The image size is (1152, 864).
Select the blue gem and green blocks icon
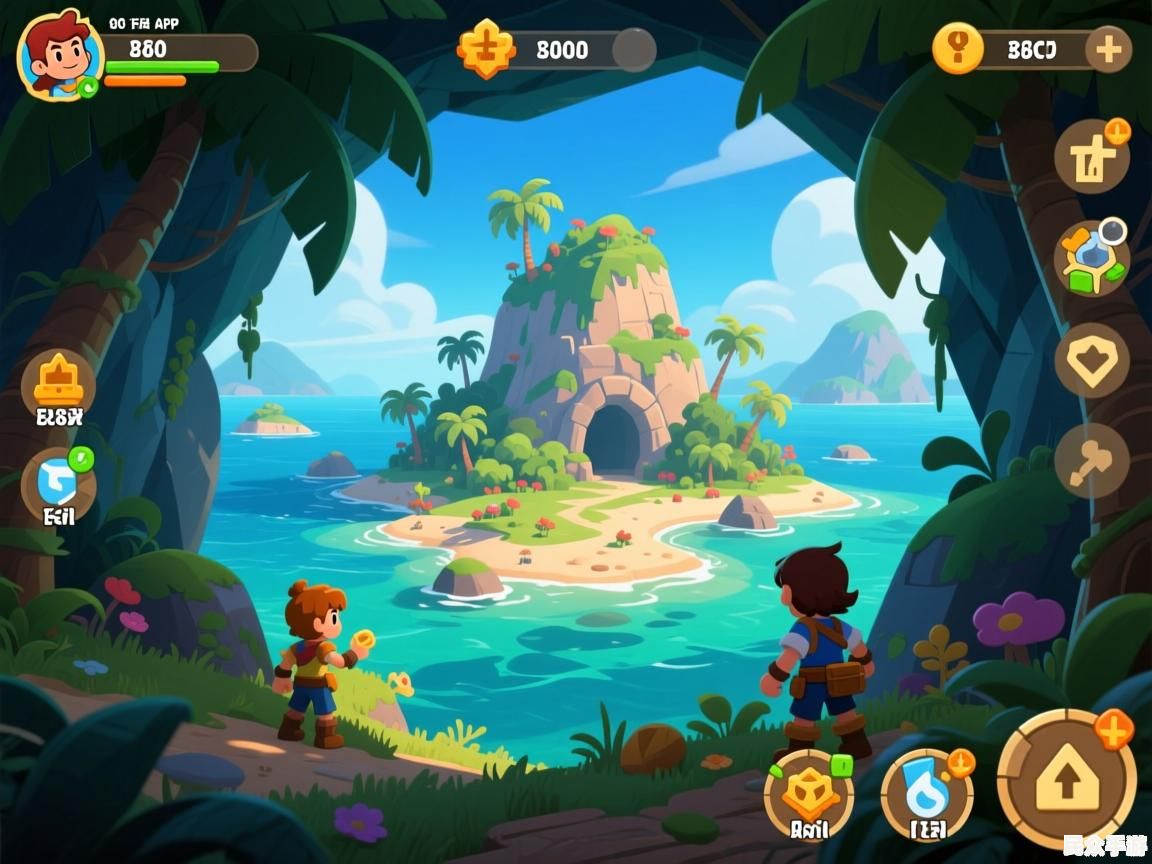tap(1091, 259)
